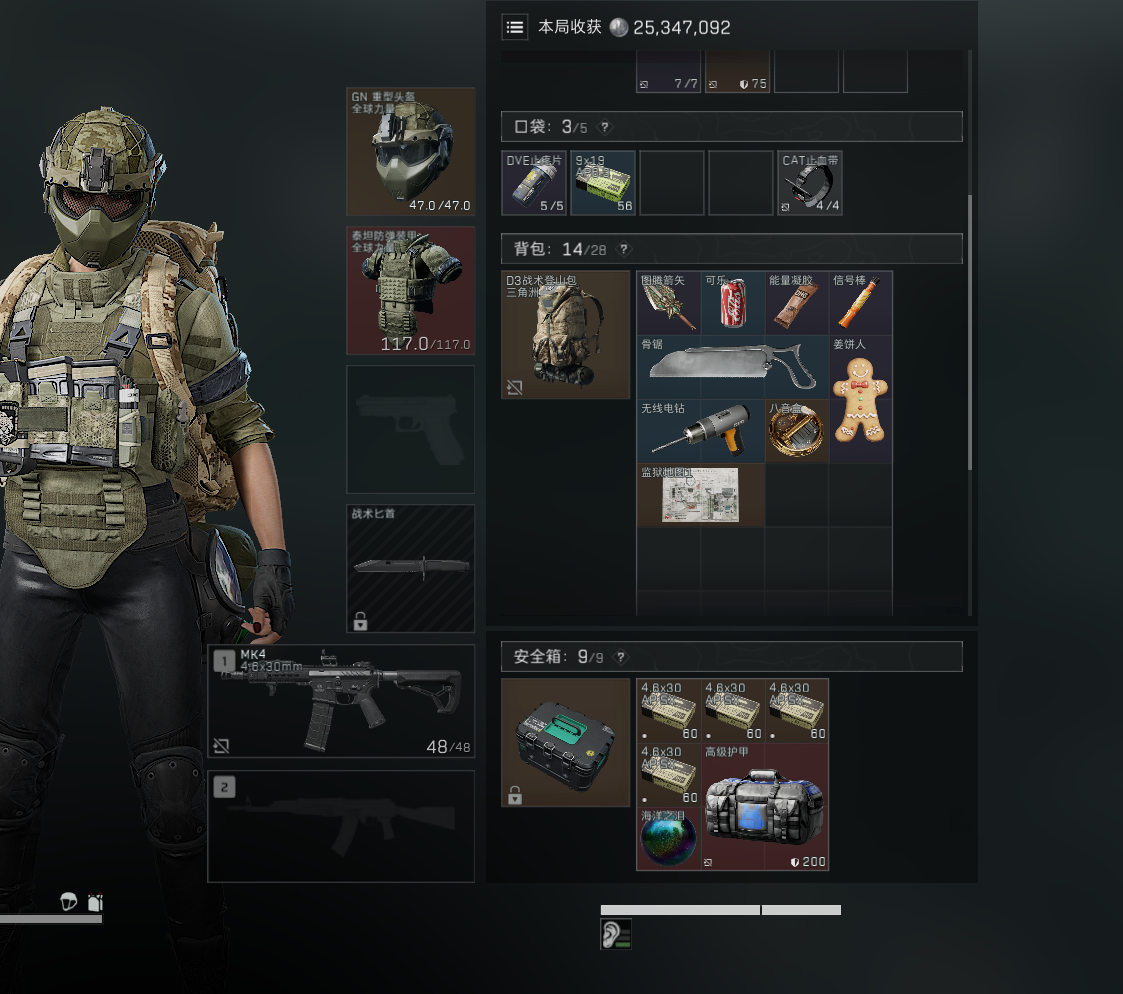Open the list menu beside 本局收获
The image size is (1123, 994).
click(x=515, y=27)
